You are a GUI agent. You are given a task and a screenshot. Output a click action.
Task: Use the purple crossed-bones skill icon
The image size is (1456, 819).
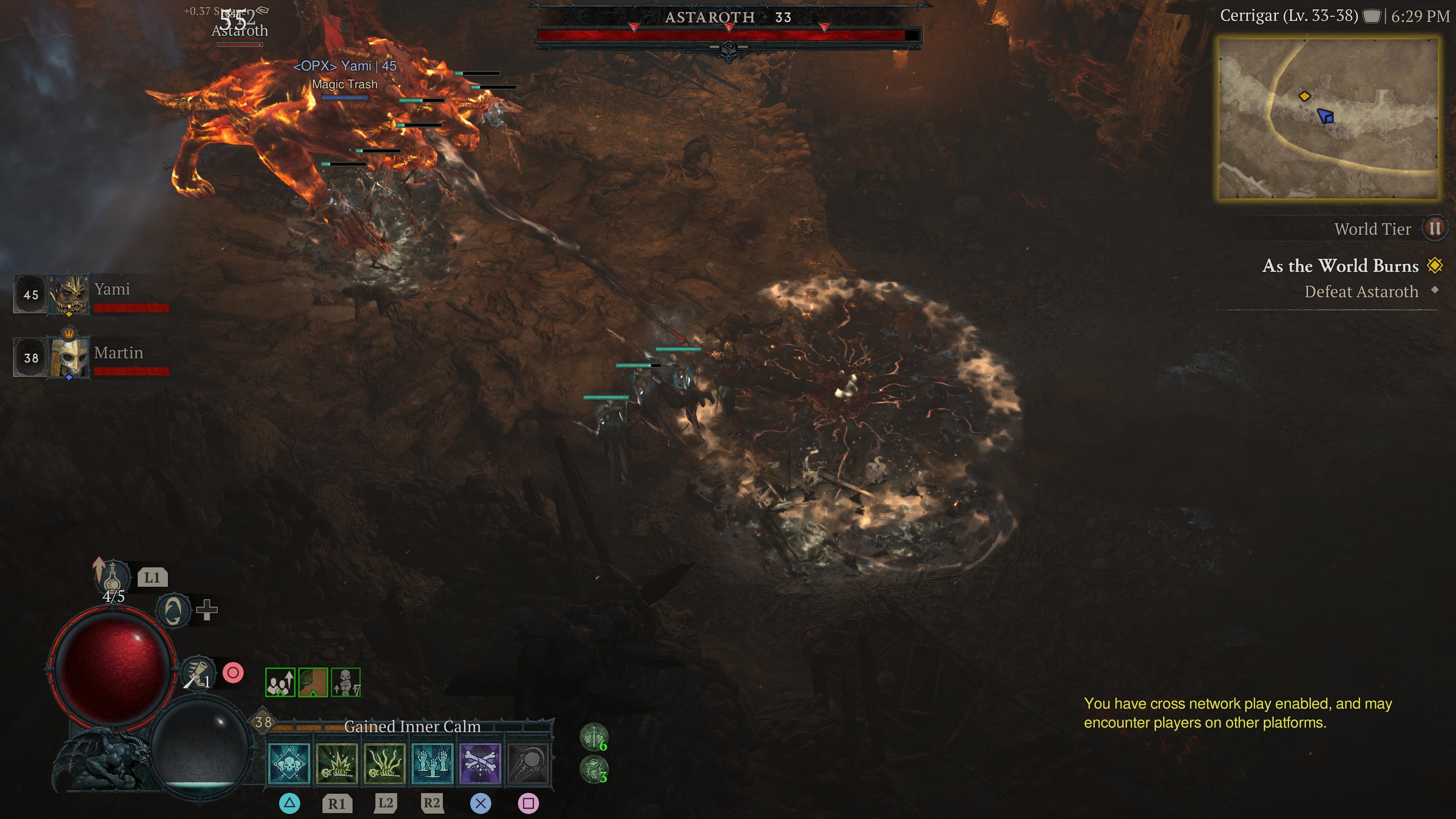click(x=482, y=764)
